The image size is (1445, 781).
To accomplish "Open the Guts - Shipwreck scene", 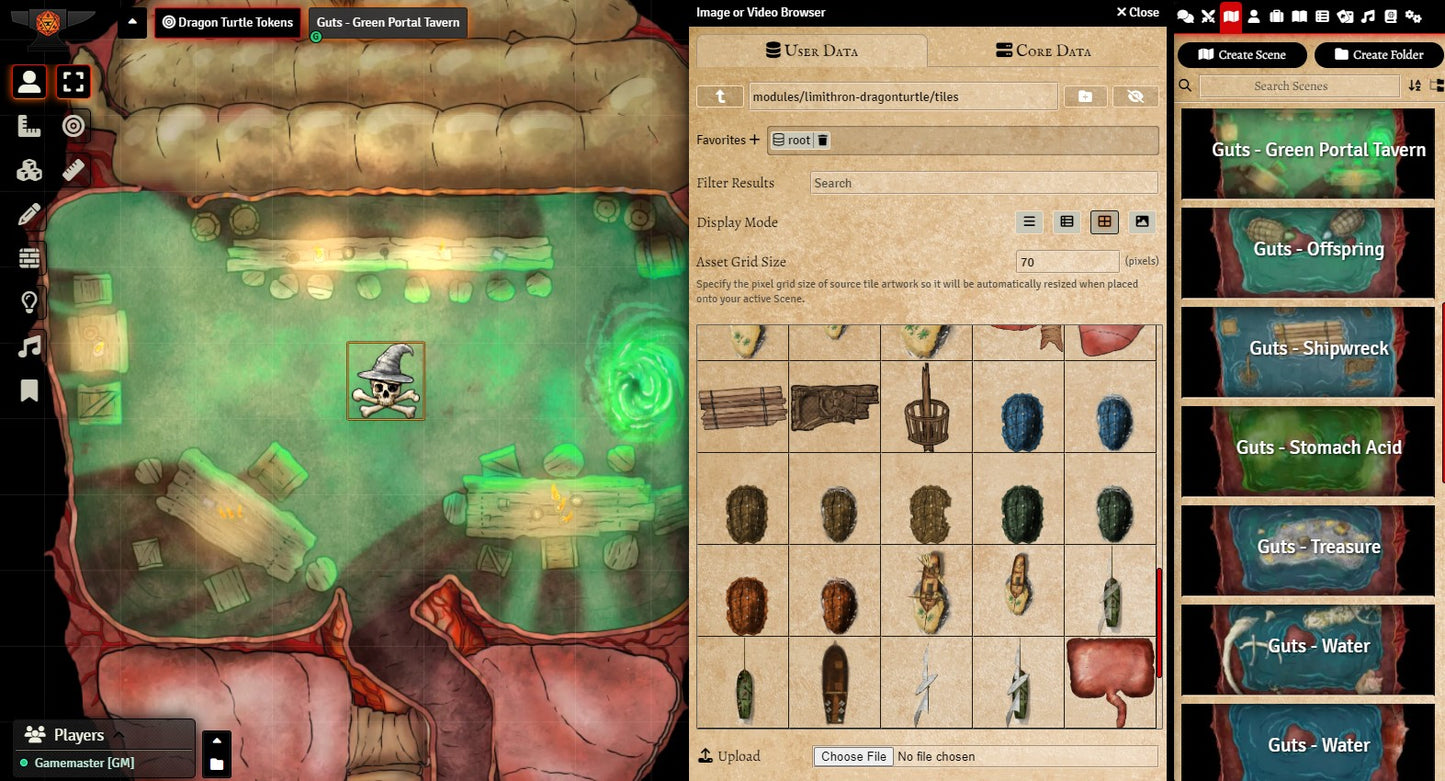I will [1308, 348].
